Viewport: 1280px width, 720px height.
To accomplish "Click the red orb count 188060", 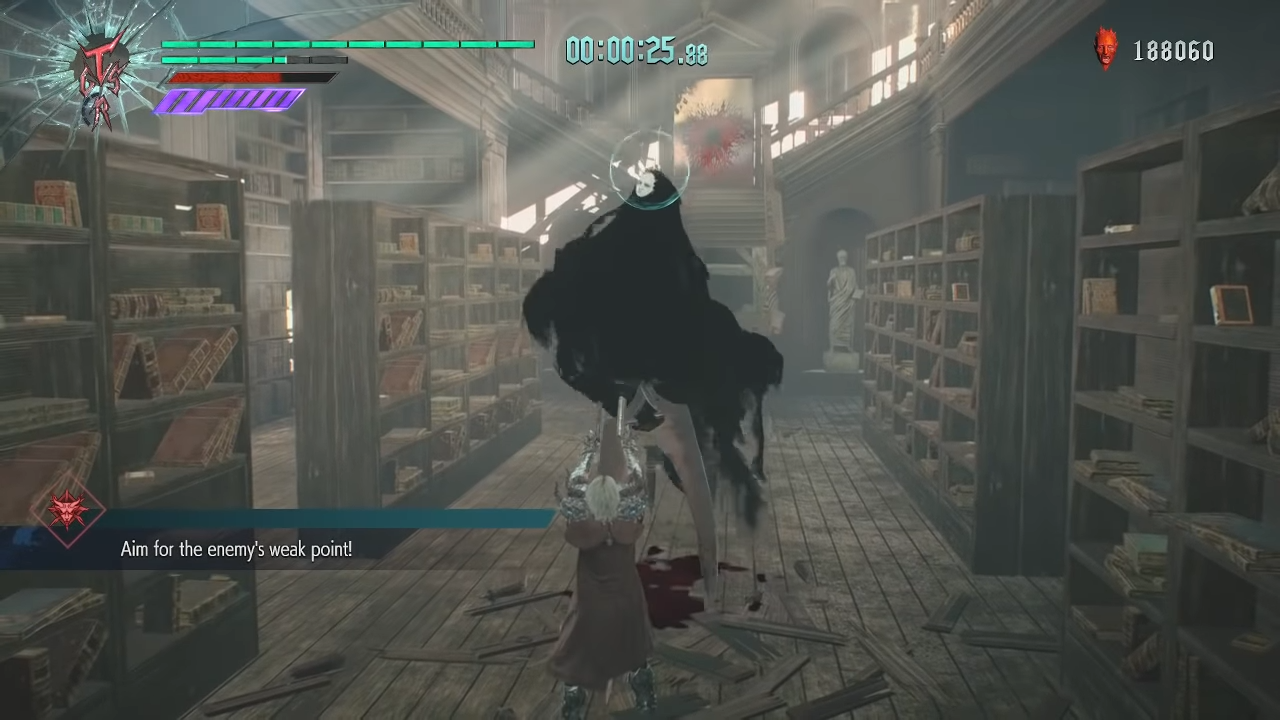I will tap(1175, 50).
